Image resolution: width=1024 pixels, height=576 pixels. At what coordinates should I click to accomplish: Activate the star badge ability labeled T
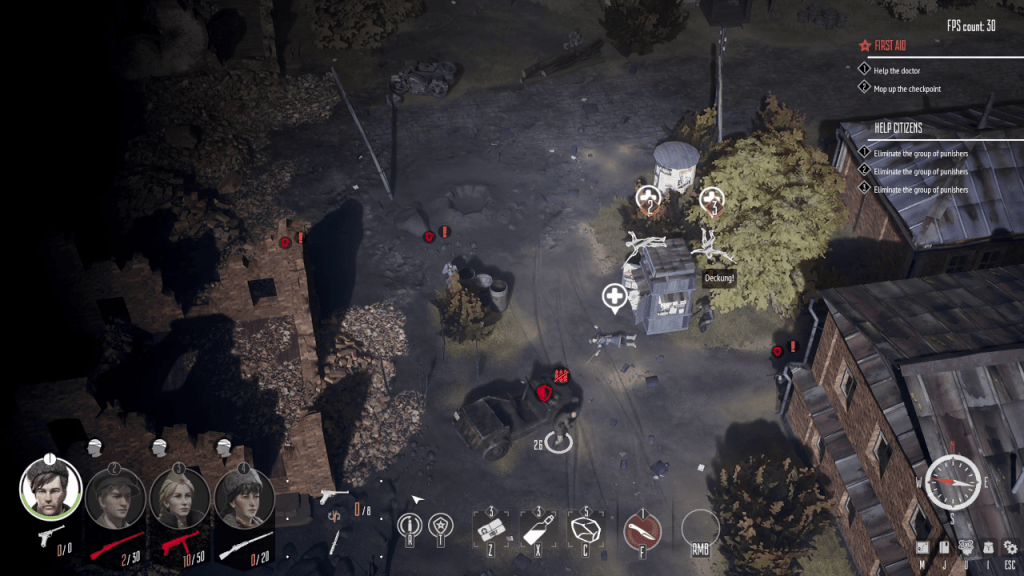click(439, 526)
